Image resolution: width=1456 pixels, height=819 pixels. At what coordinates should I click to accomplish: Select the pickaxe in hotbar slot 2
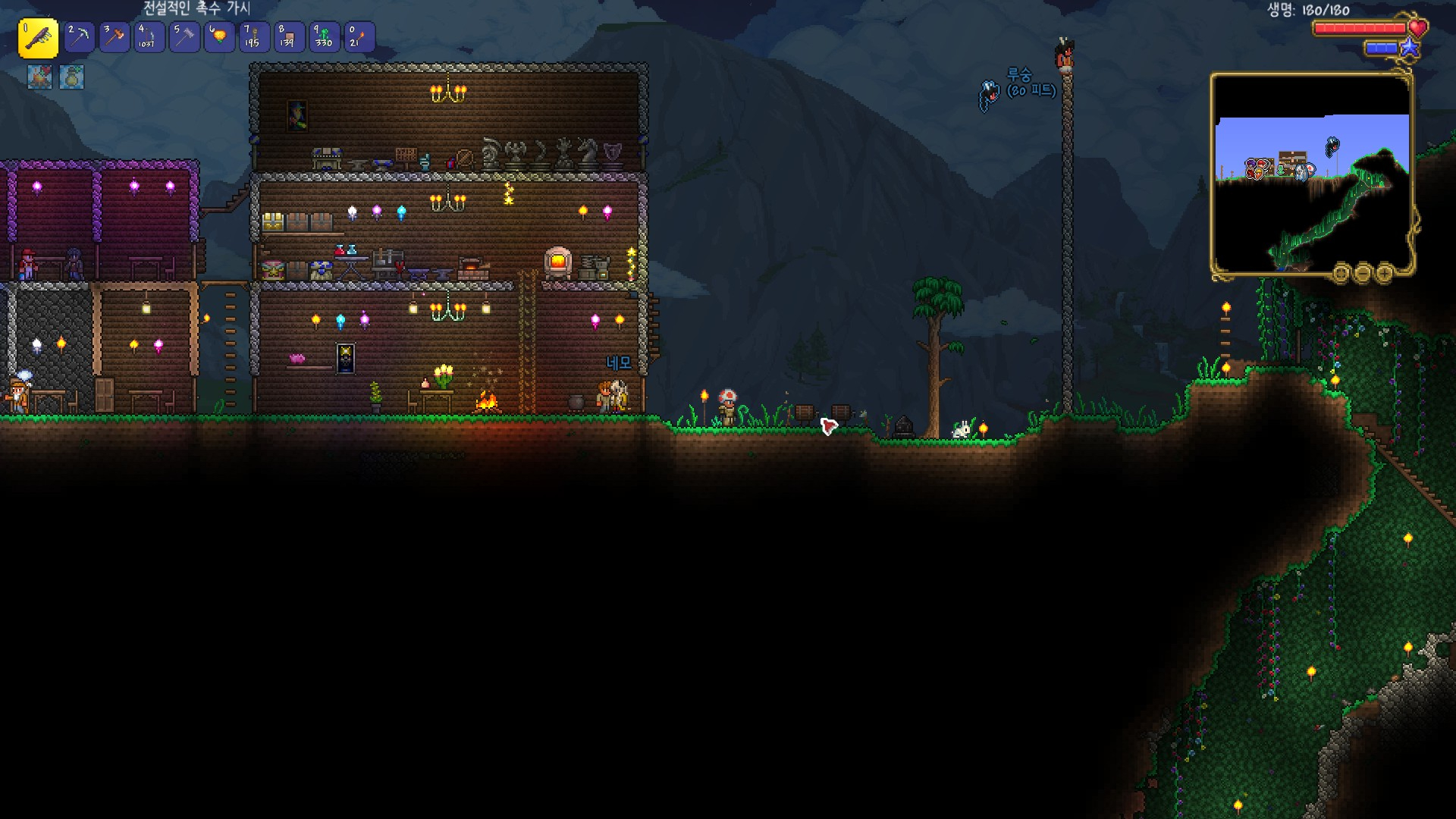(x=79, y=36)
